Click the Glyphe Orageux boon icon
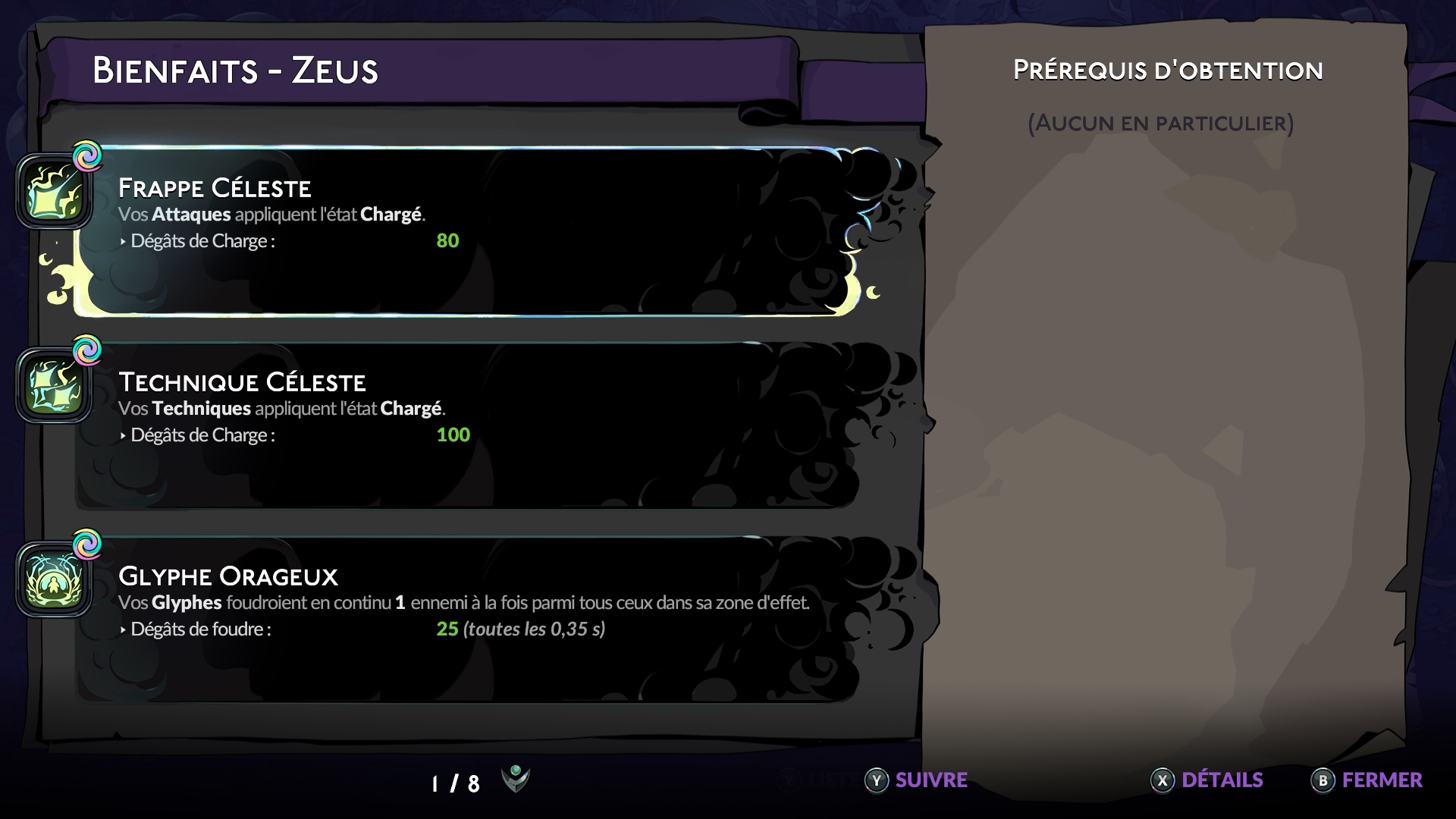This screenshot has height=819, width=1456. [55, 580]
